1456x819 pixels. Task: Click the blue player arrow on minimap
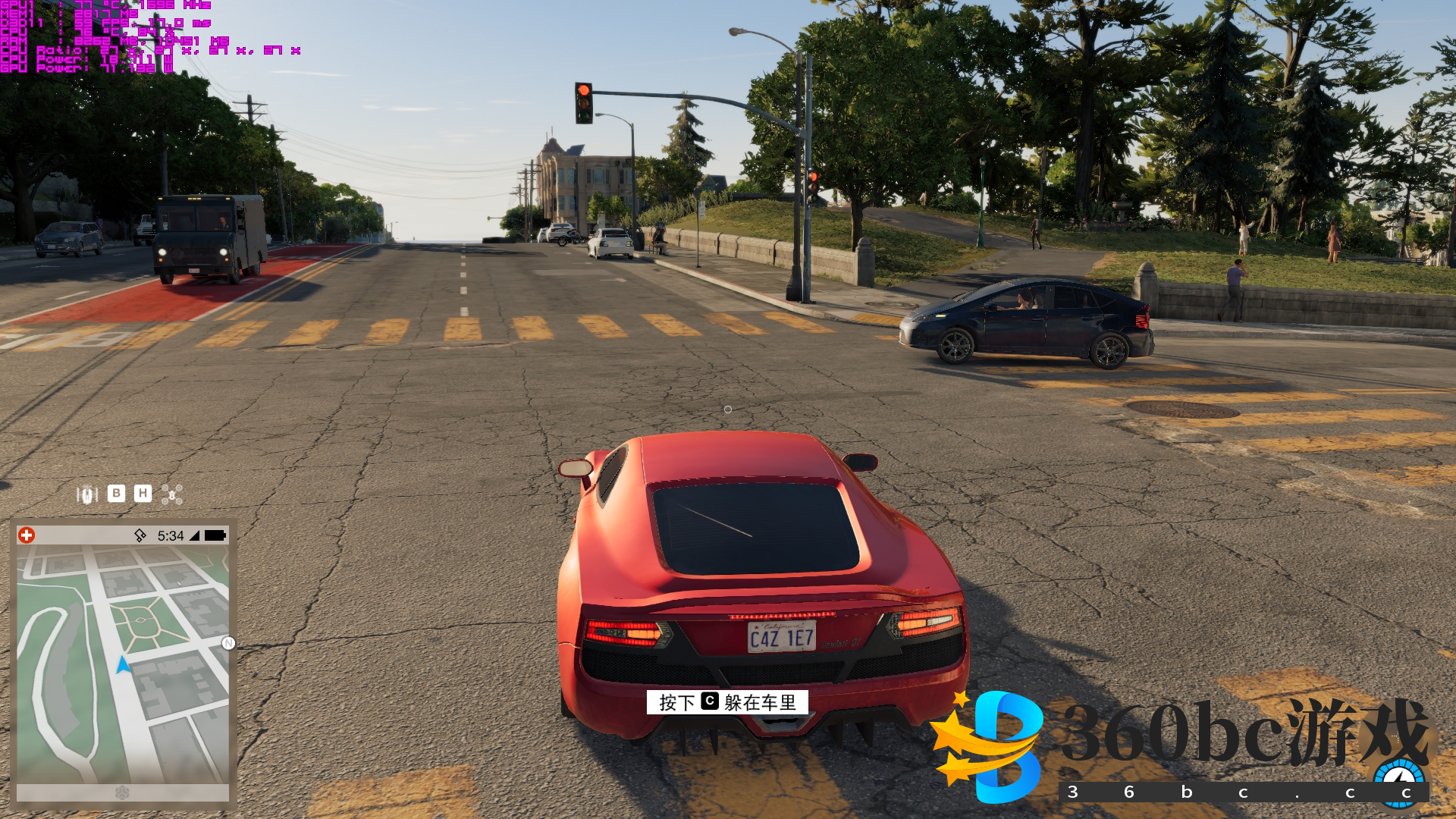(123, 666)
